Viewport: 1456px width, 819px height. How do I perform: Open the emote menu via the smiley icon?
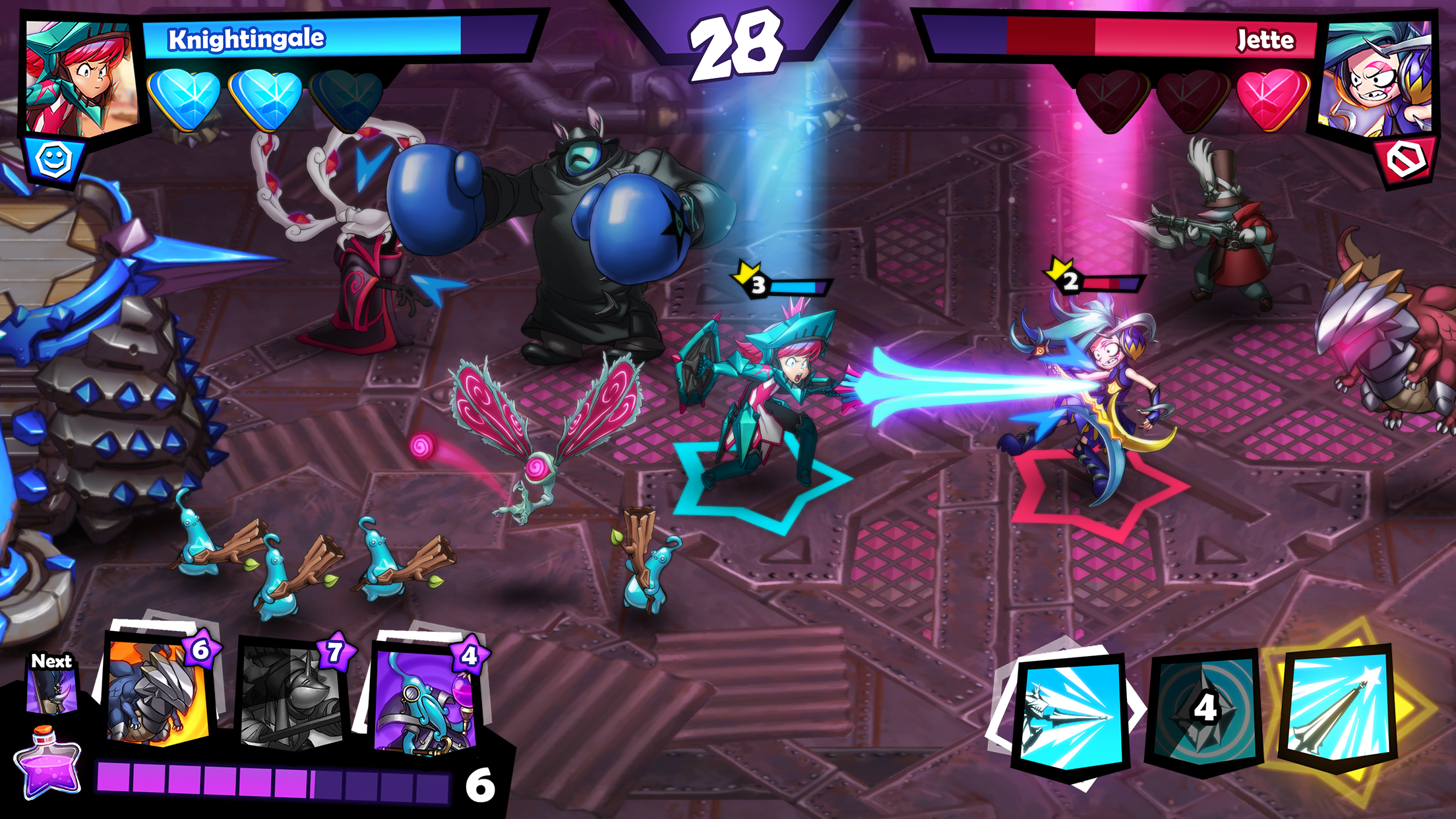[x=55, y=158]
